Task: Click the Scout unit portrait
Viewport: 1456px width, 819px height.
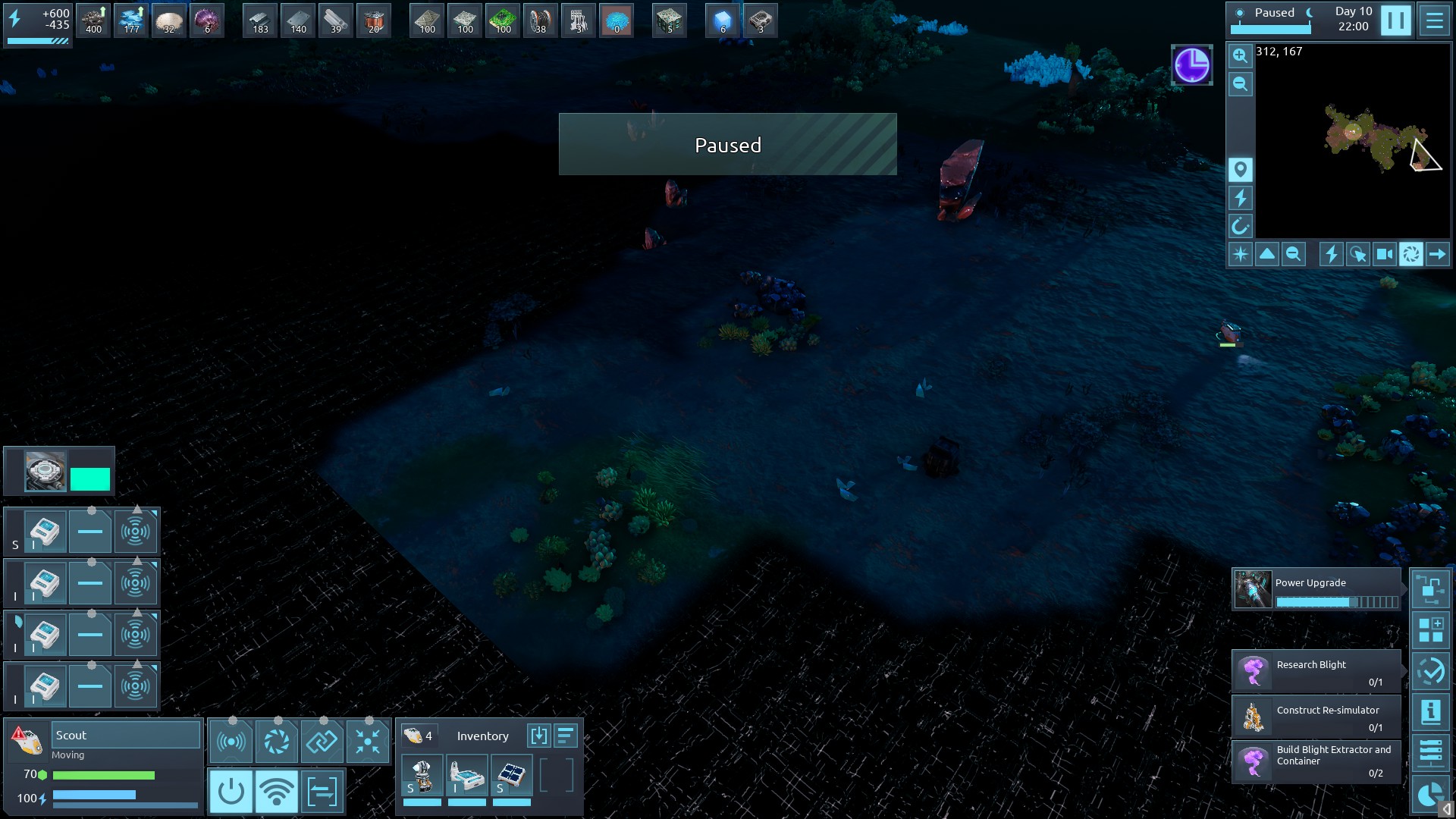Action: click(x=27, y=740)
